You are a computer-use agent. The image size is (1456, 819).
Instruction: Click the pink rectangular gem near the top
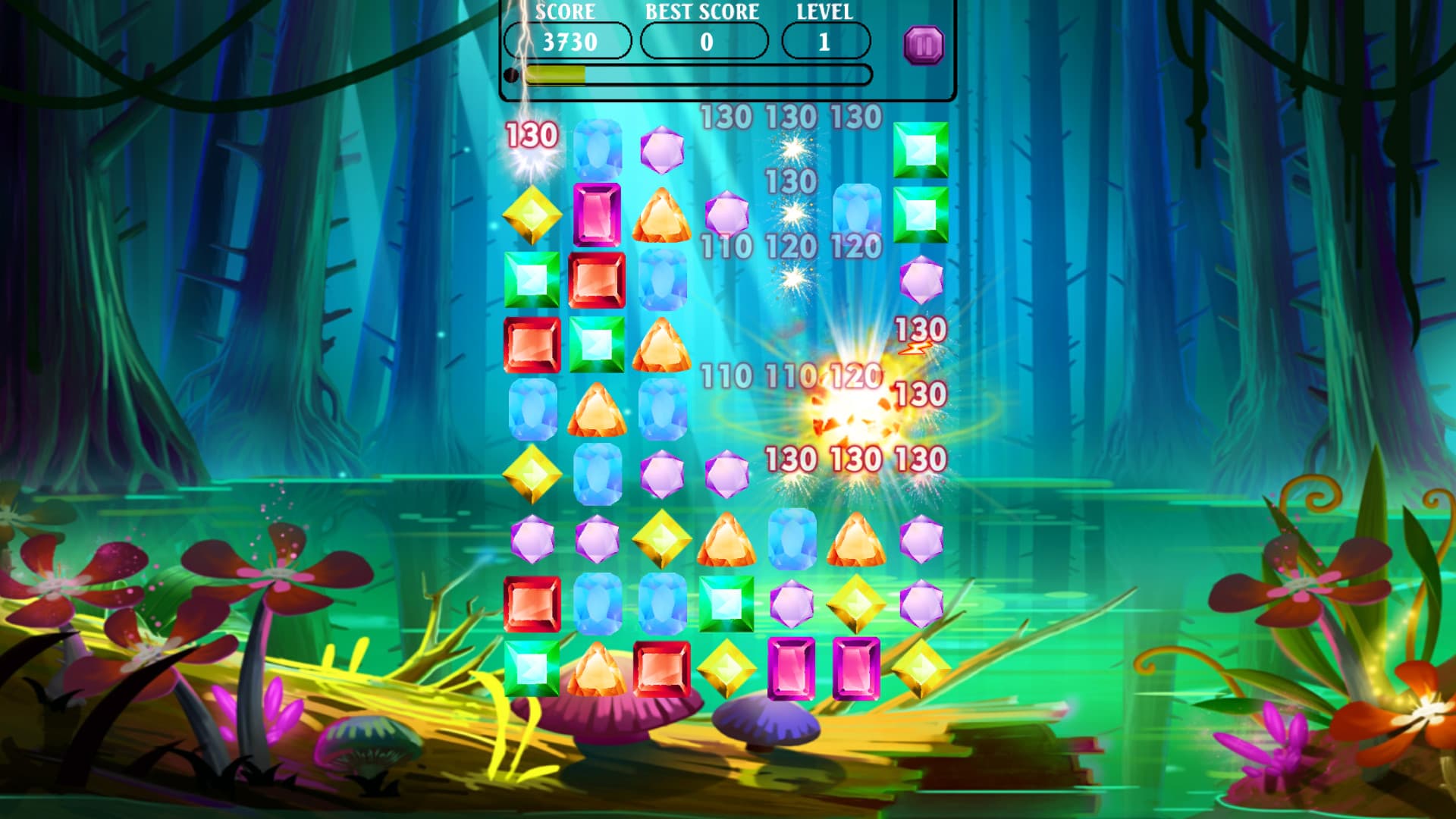(598, 216)
